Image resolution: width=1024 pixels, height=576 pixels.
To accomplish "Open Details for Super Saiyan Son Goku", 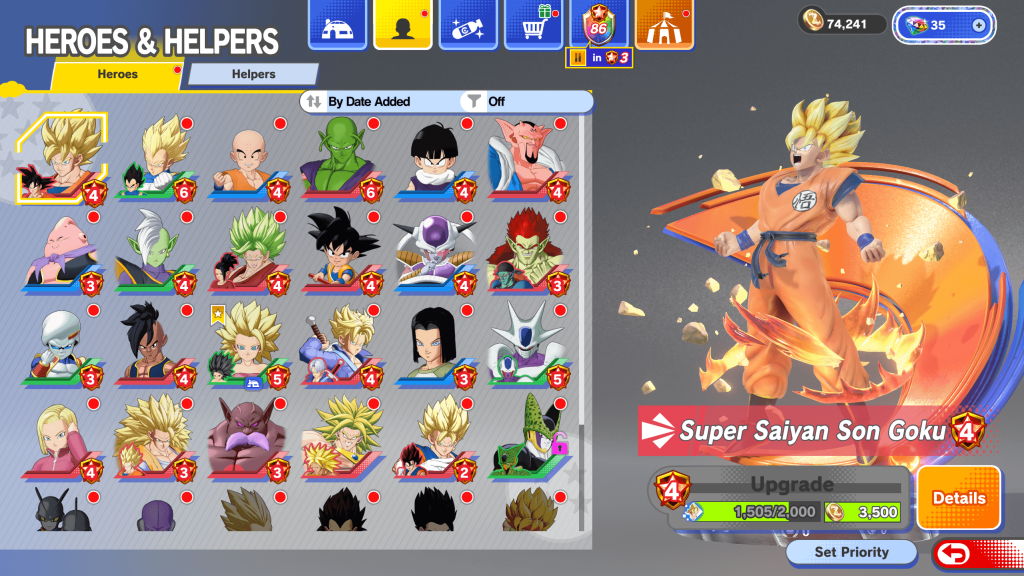I will pos(958,498).
